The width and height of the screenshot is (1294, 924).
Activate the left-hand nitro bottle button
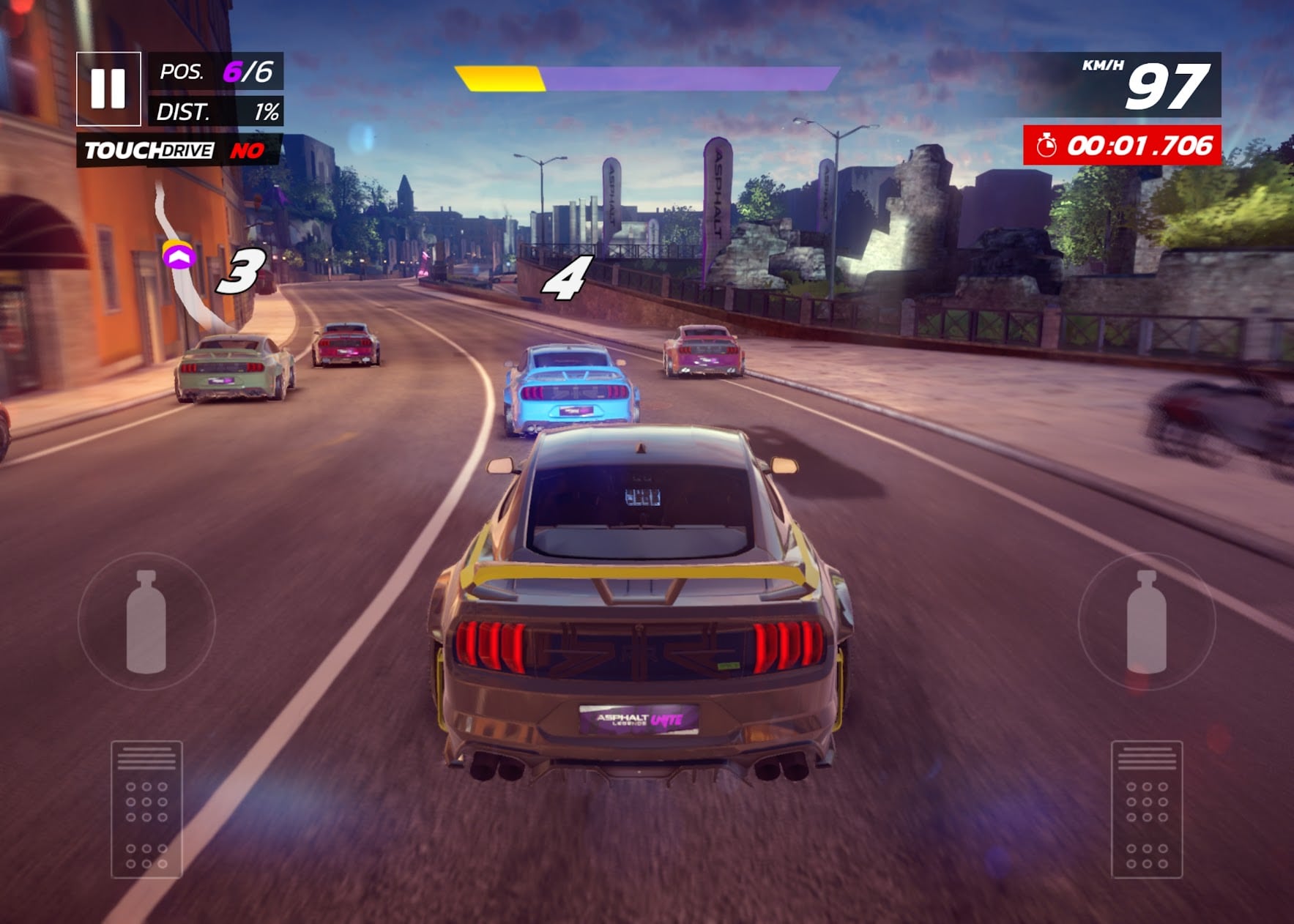pos(146,622)
